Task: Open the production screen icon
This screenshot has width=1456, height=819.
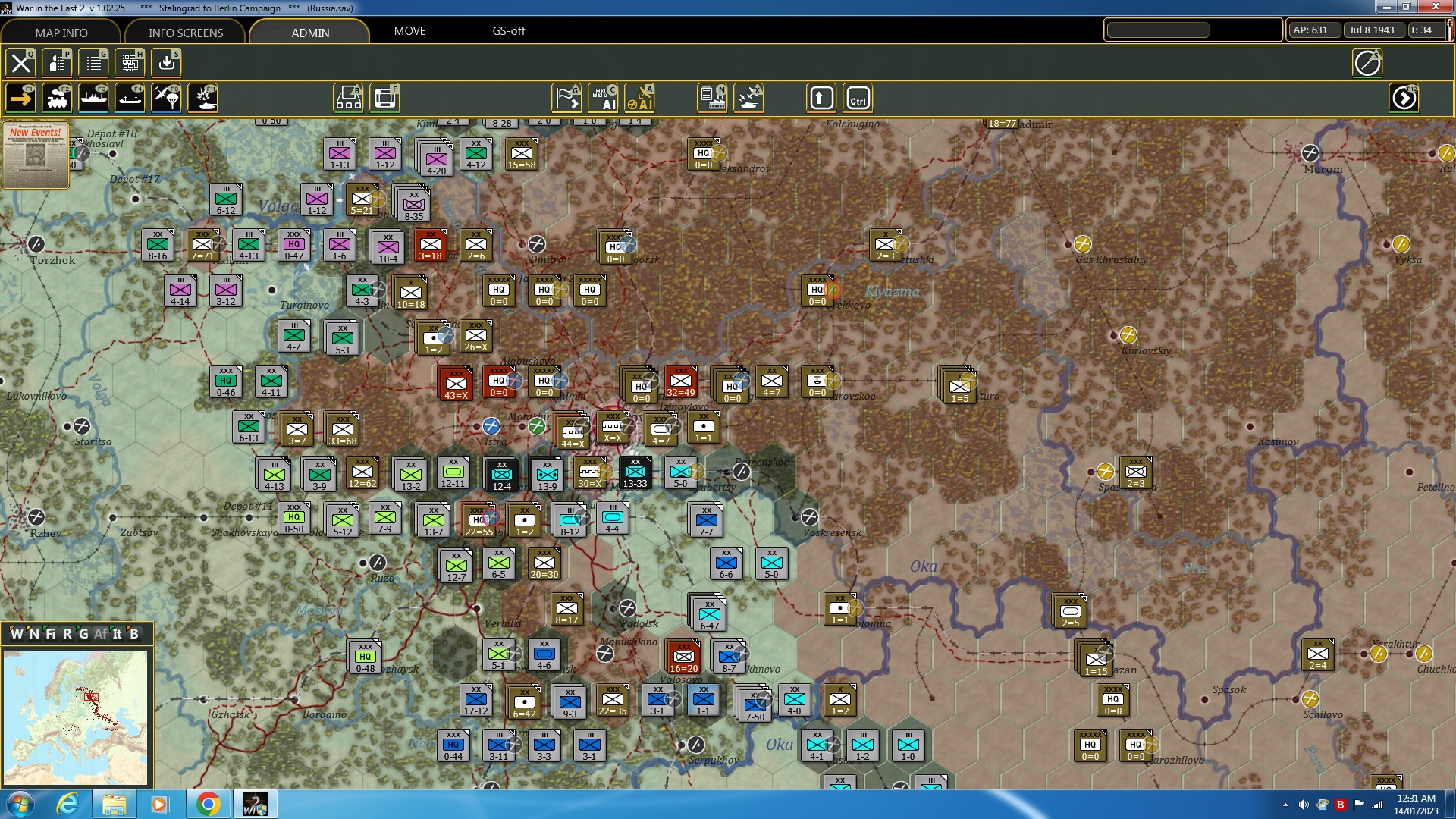Action: click(x=710, y=97)
